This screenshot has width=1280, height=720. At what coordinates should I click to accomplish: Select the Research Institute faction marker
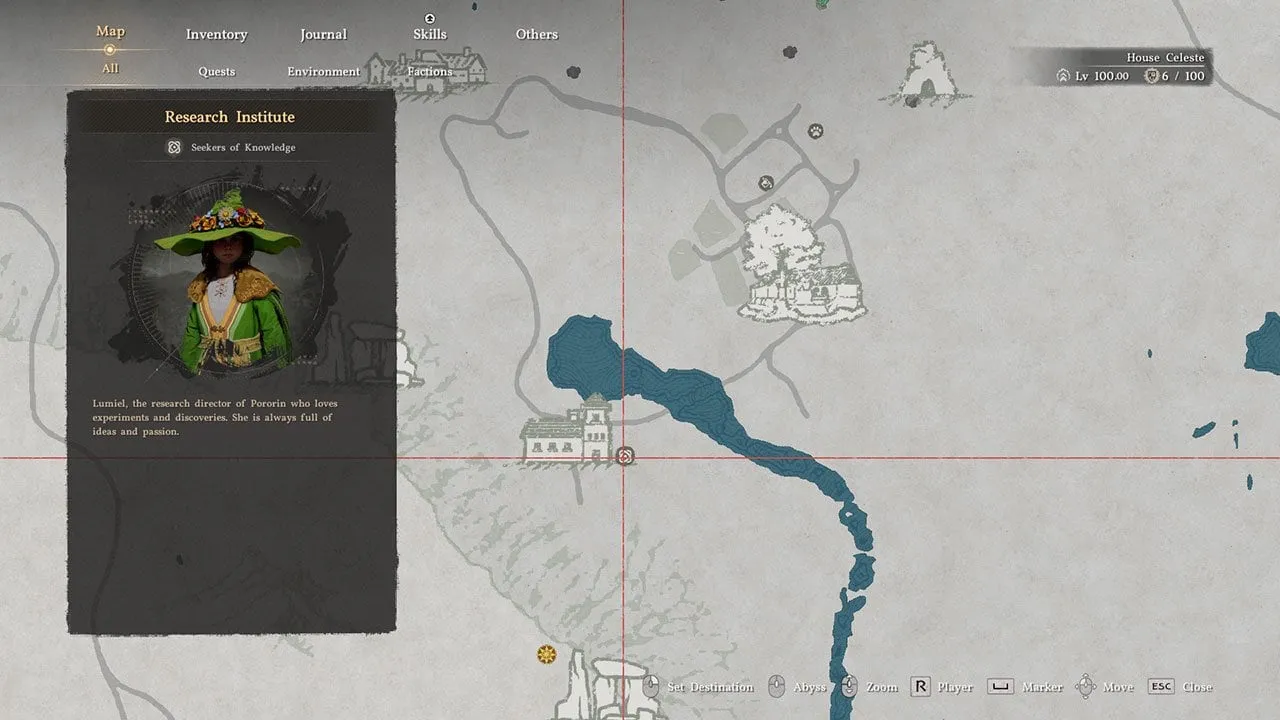pos(625,456)
